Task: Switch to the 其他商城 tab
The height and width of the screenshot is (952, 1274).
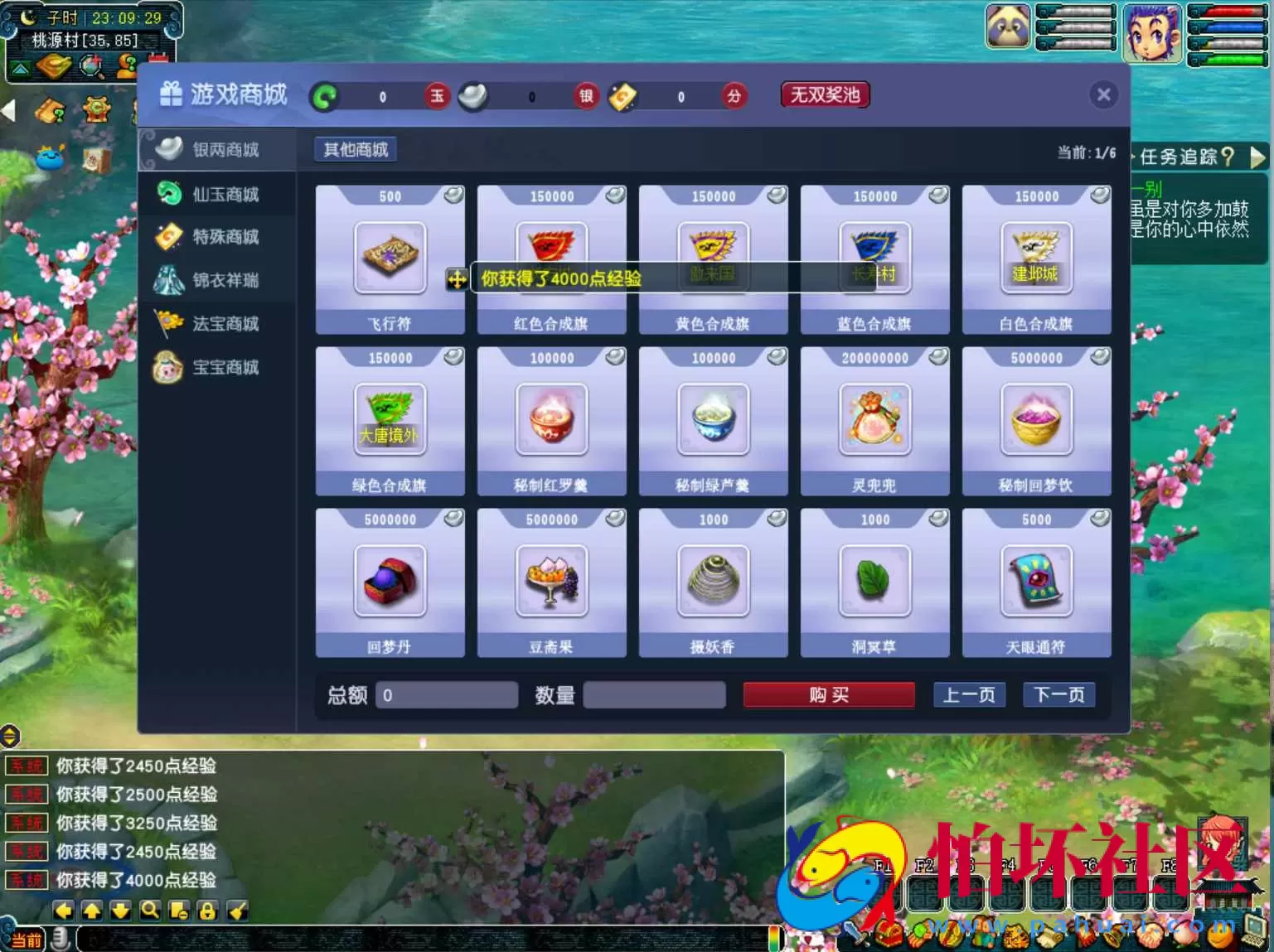Action: click(x=354, y=148)
